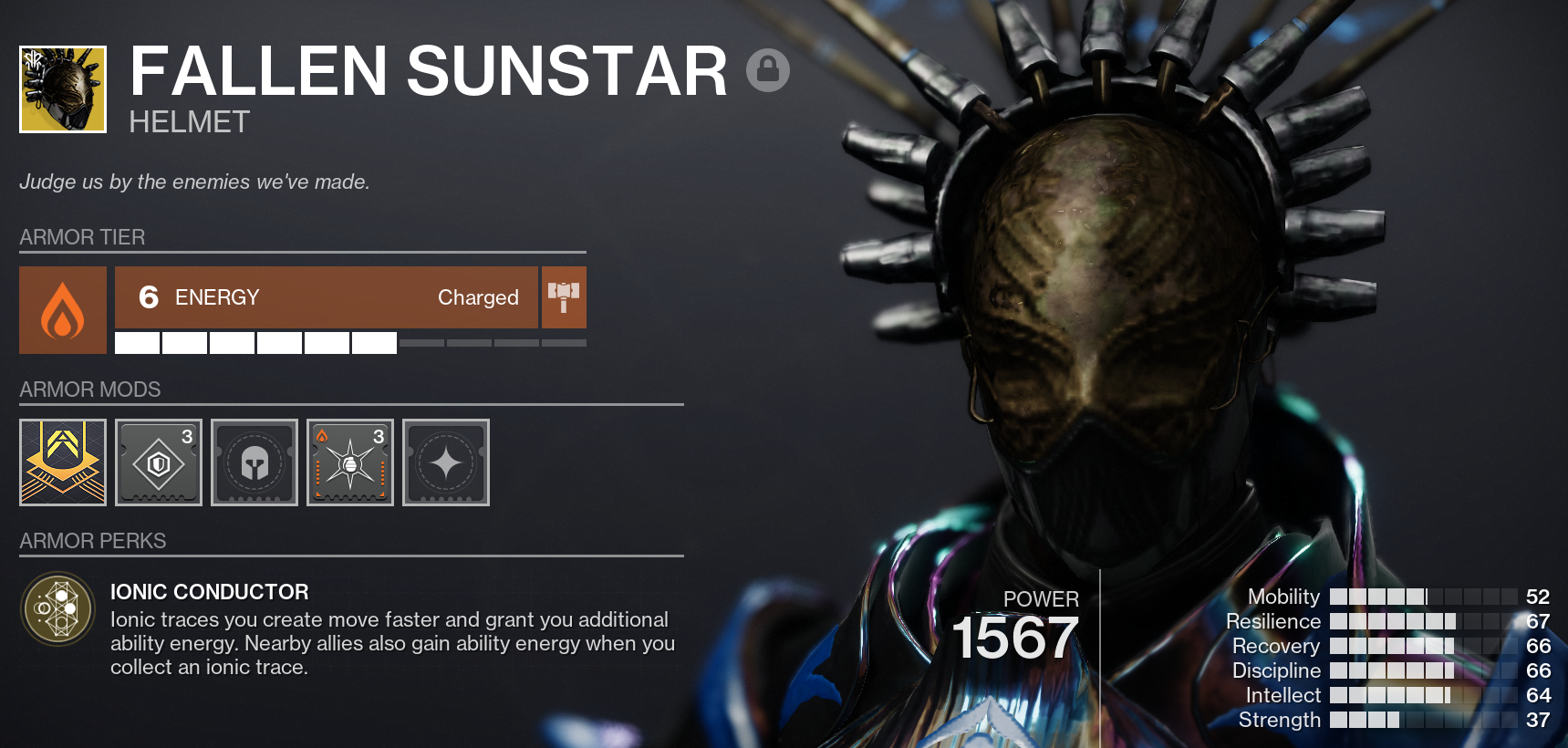
Task: Select the shield armor mod with 3 cost
Action: (158, 462)
